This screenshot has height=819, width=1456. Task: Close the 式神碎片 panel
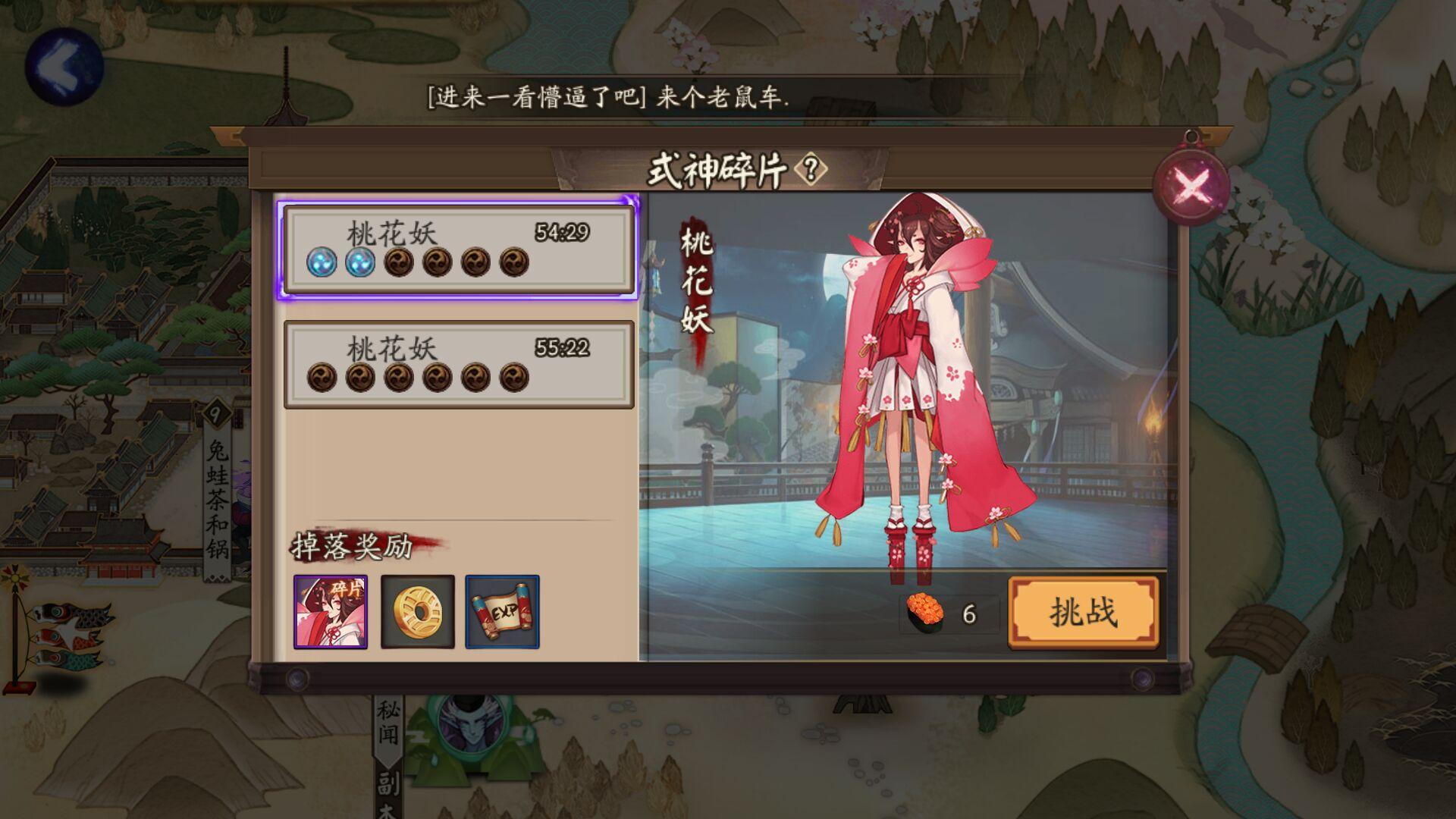coord(1191,184)
